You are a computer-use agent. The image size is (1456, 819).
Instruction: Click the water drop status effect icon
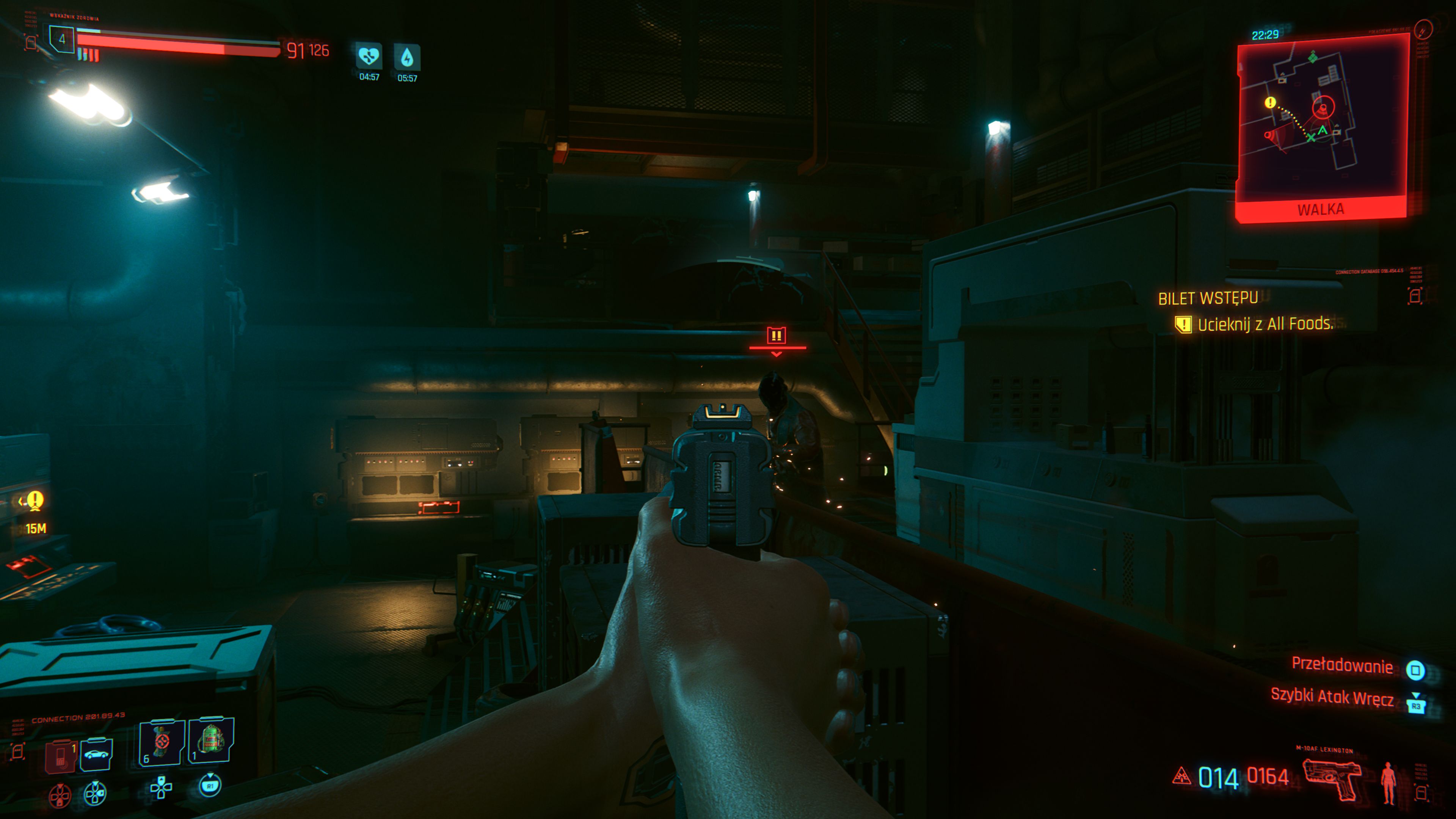tap(407, 57)
